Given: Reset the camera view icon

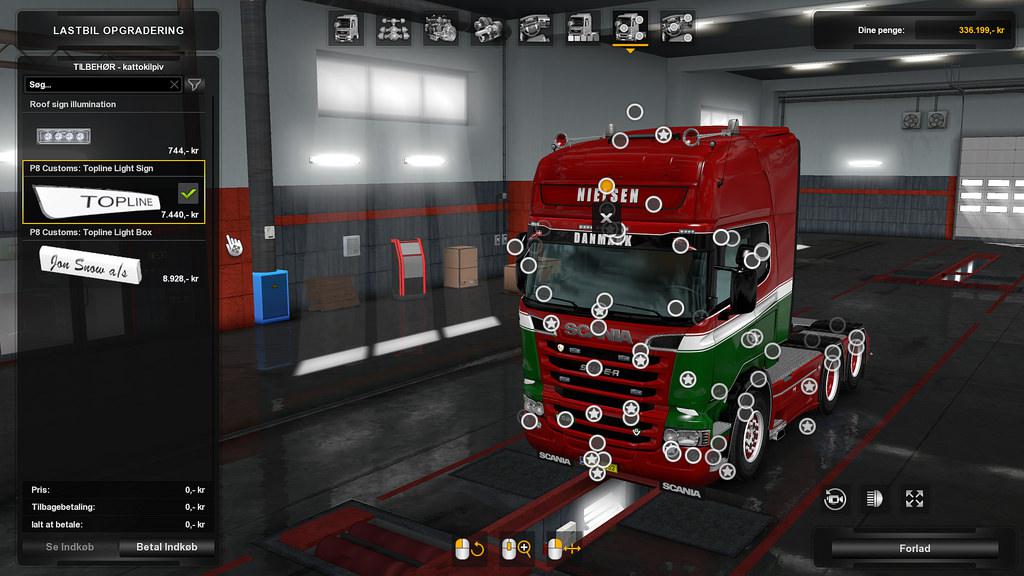Looking at the screenshot, I should tap(835, 498).
